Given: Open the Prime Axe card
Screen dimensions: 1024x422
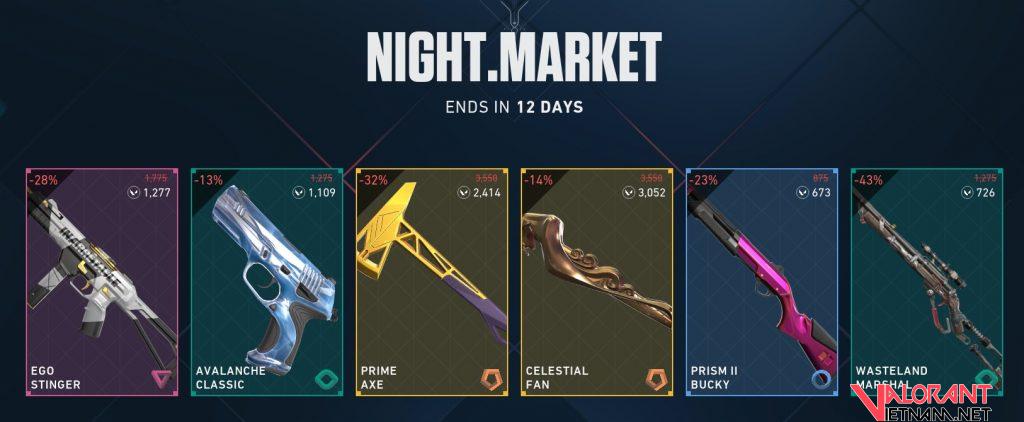Looking at the screenshot, I should point(431,282).
